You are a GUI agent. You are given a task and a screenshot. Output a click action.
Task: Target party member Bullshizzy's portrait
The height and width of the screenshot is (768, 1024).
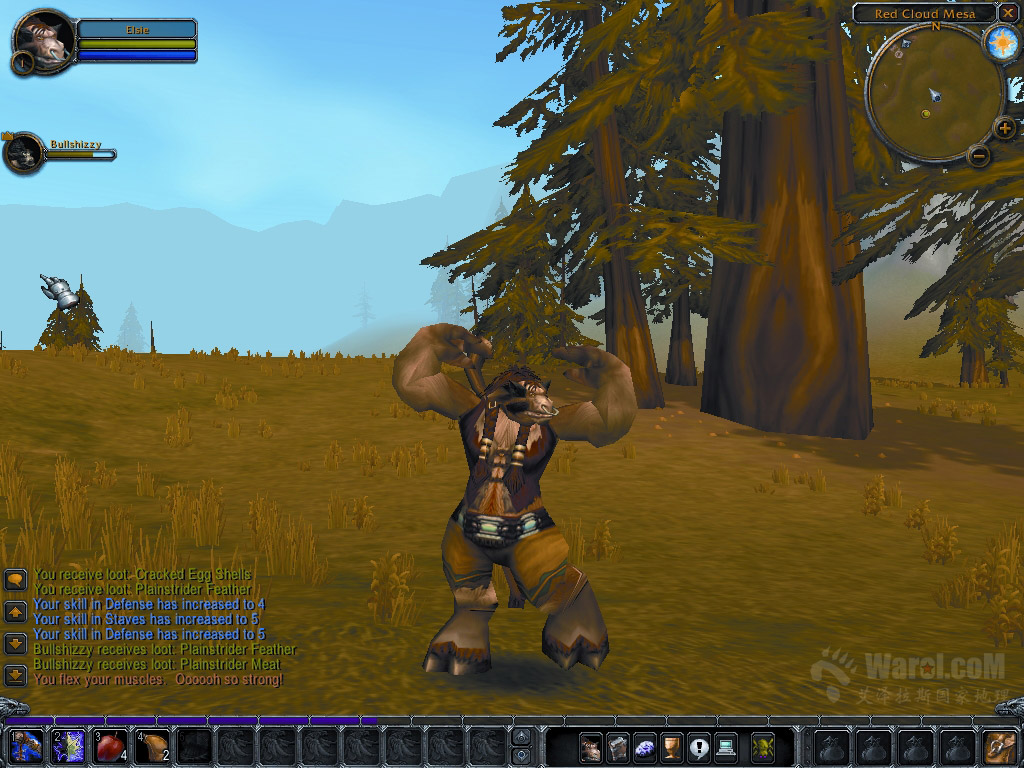pyautogui.click(x=24, y=153)
